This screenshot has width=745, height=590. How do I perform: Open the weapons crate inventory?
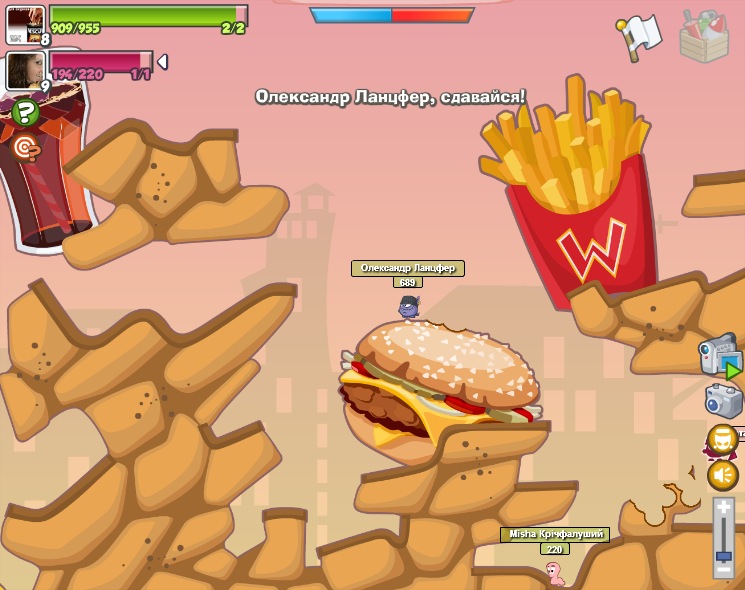pos(704,36)
